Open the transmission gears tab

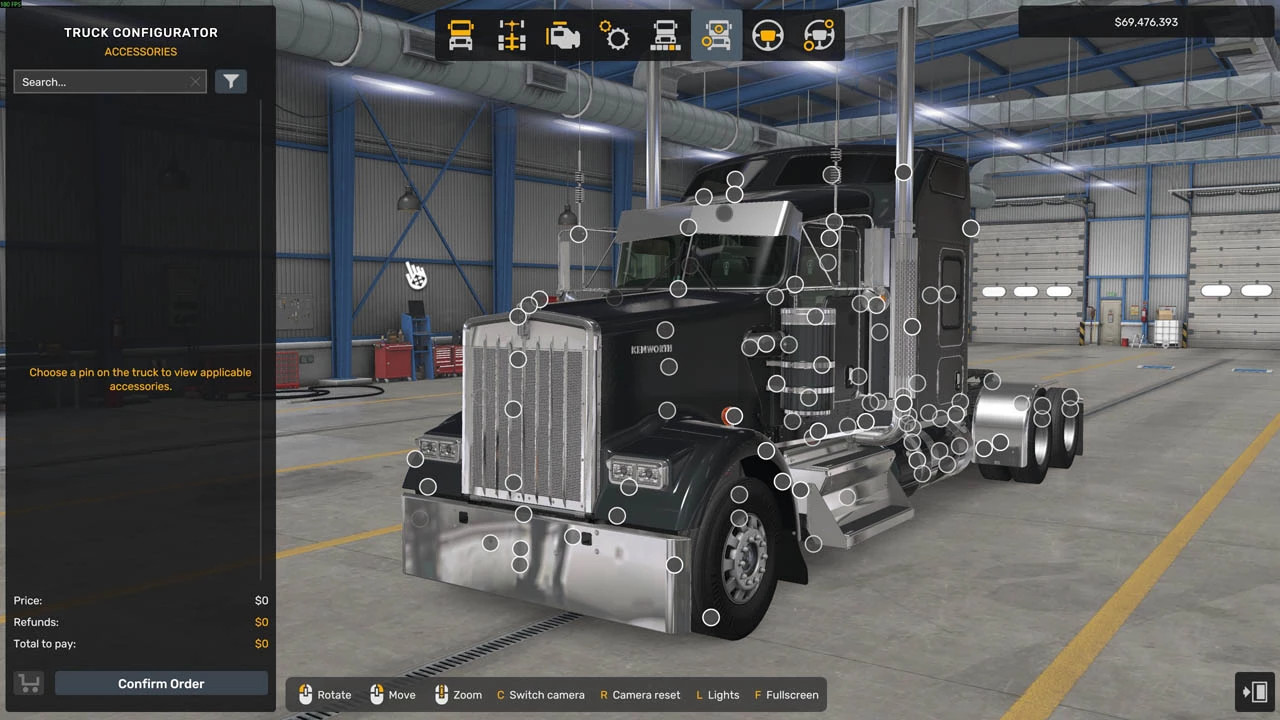coord(614,36)
